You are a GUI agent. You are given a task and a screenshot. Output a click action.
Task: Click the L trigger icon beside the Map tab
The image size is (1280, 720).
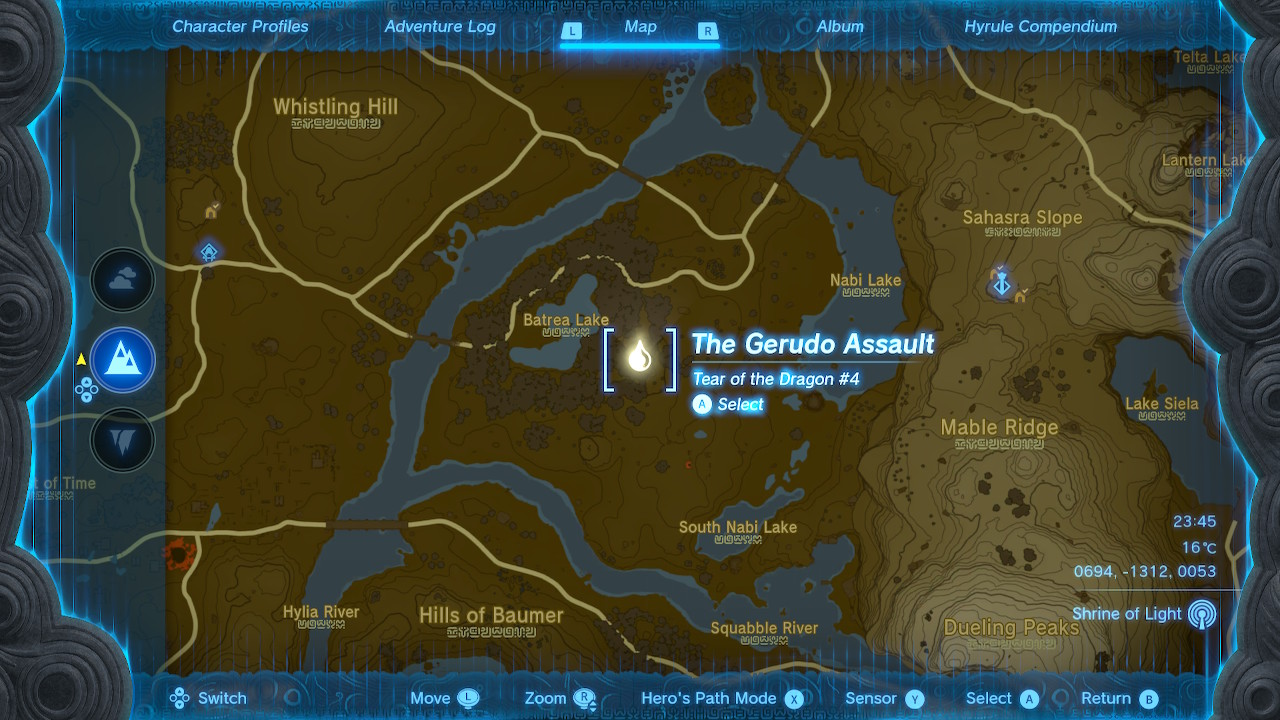[572, 31]
